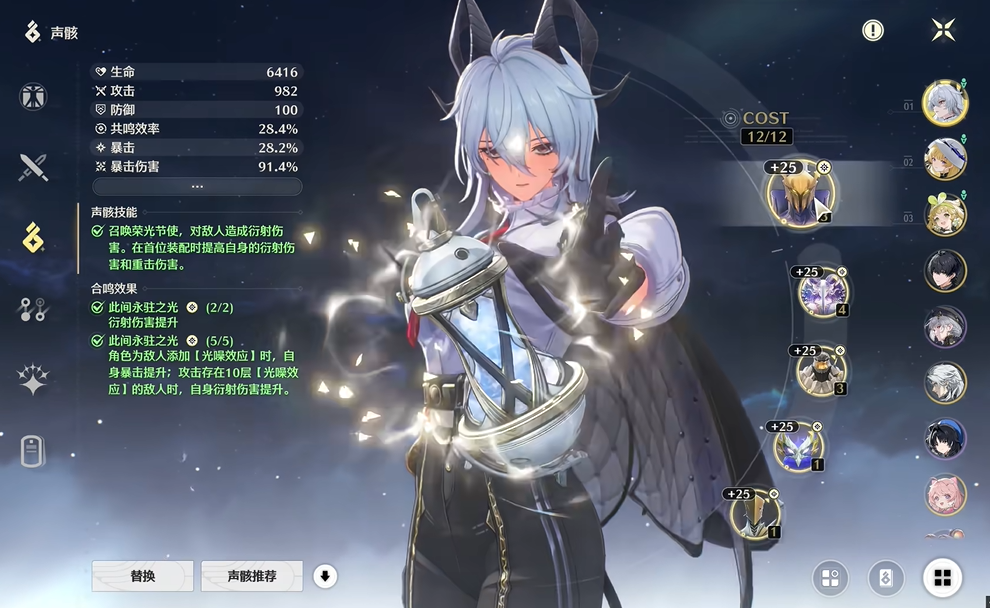
Task: Open the capsule-shaped tab at the bottom
Action: 33,452
